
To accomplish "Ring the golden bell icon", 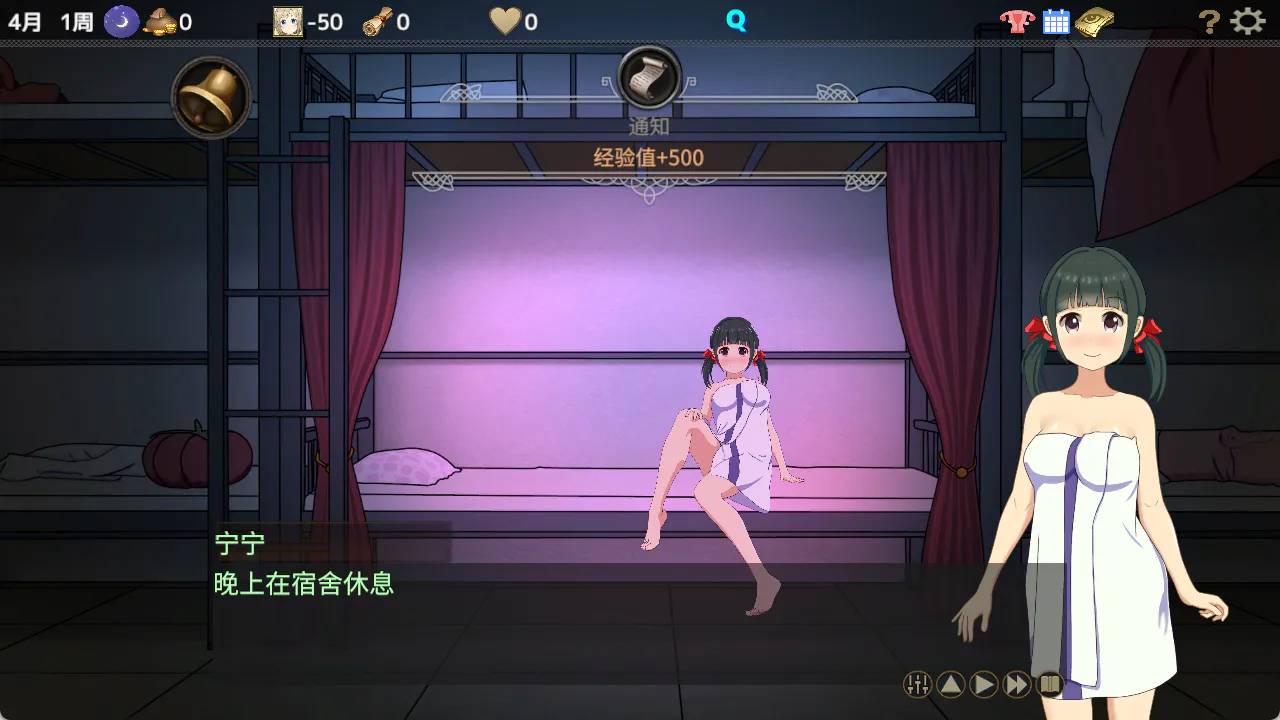I will pyautogui.click(x=211, y=97).
